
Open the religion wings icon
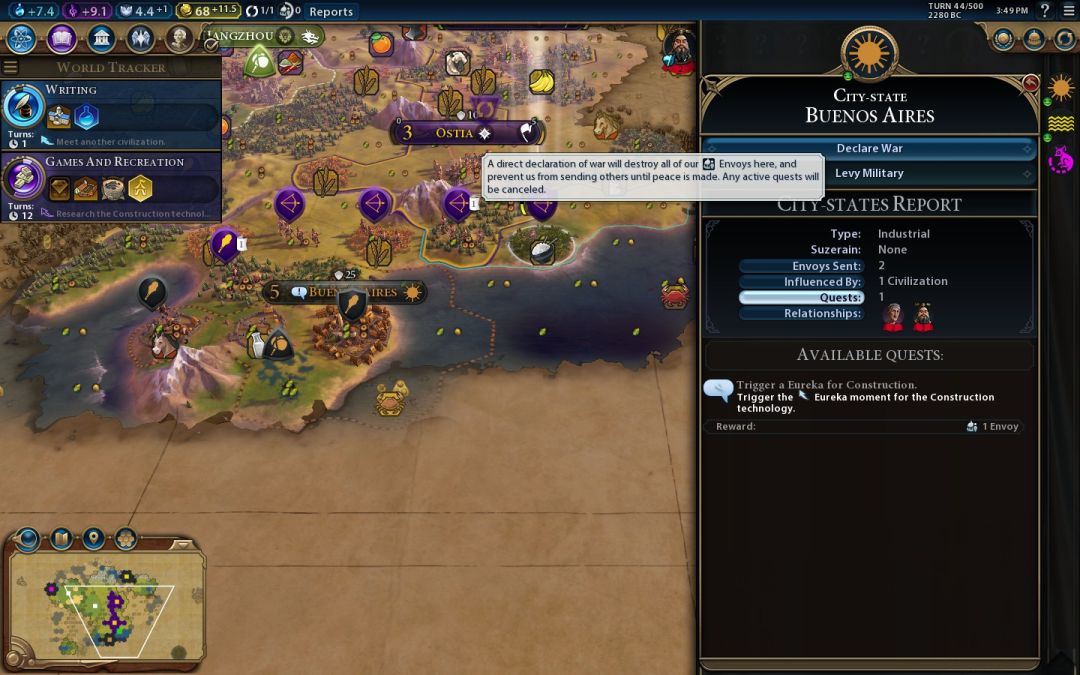click(x=140, y=39)
